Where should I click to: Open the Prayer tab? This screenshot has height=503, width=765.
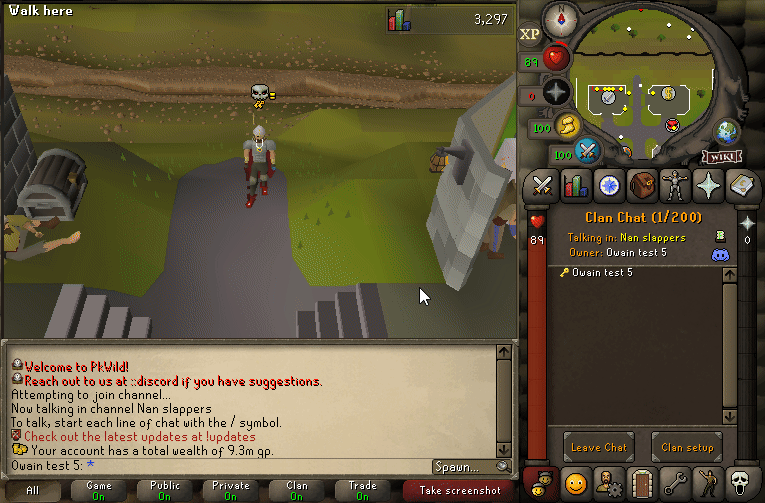709,185
